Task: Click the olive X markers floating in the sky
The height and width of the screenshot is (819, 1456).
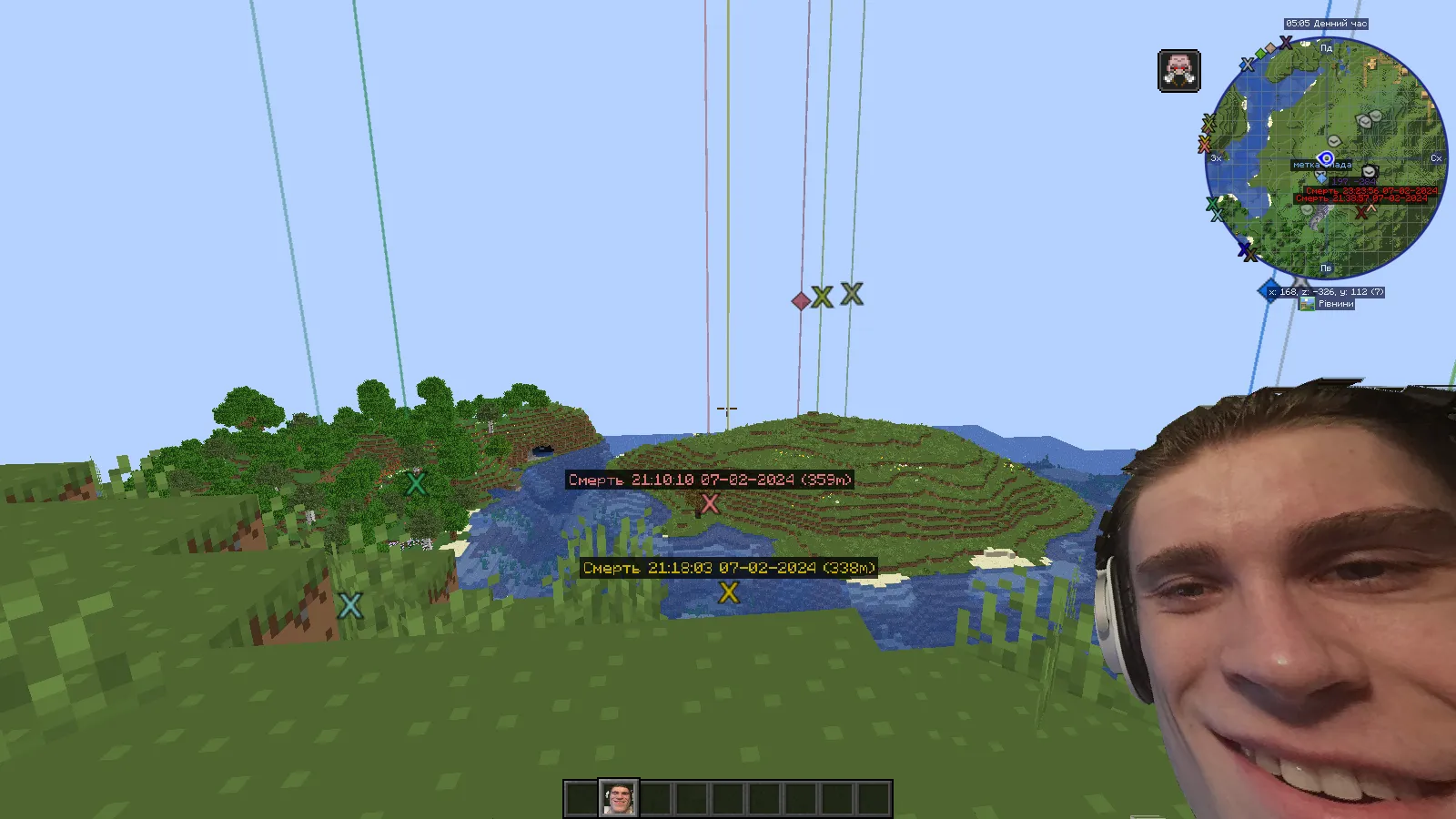Action: pos(837,297)
